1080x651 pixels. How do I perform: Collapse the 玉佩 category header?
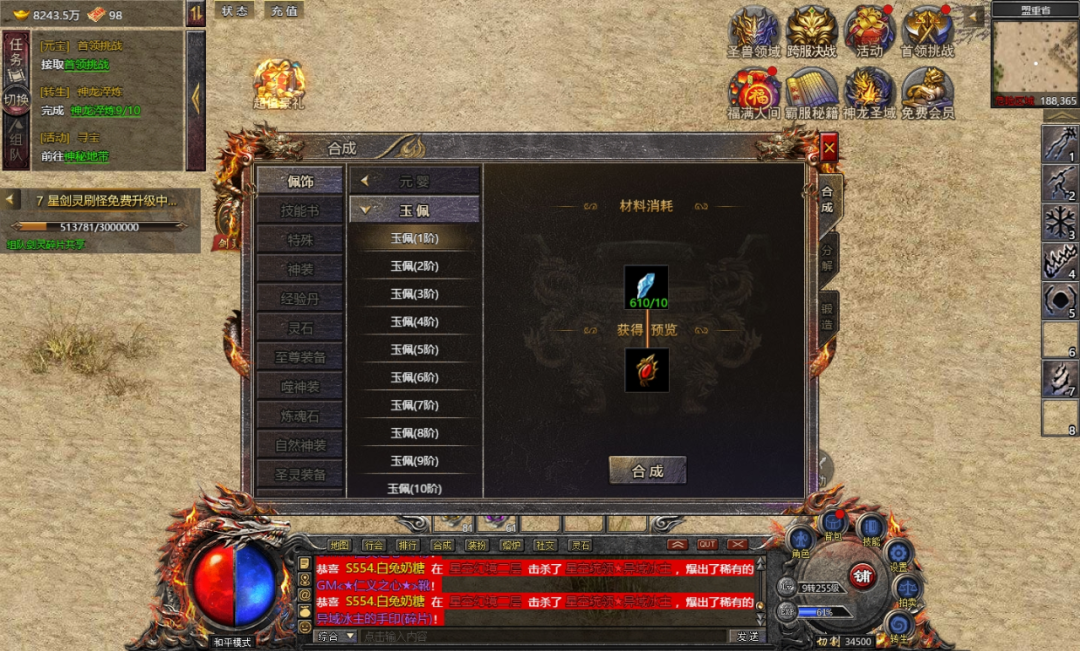click(x=414, y=210)
